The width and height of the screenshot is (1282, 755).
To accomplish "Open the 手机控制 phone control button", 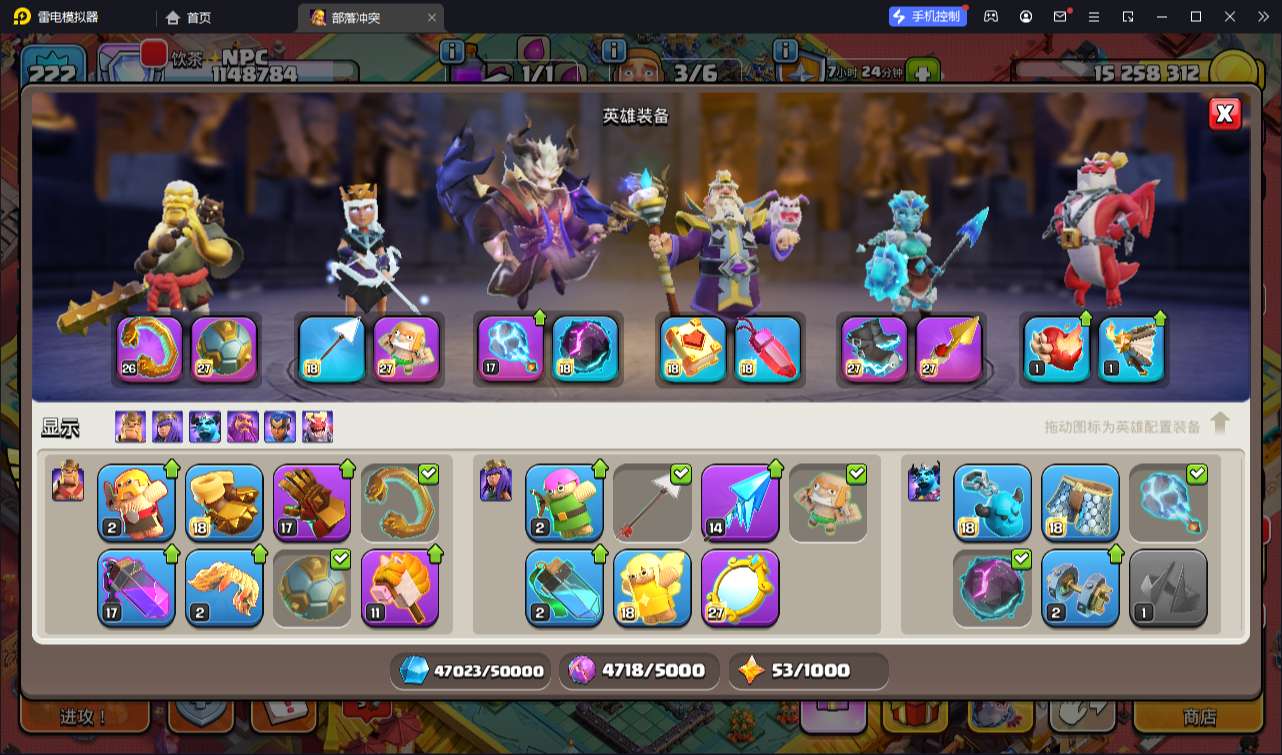I will (x=927, y=17).
